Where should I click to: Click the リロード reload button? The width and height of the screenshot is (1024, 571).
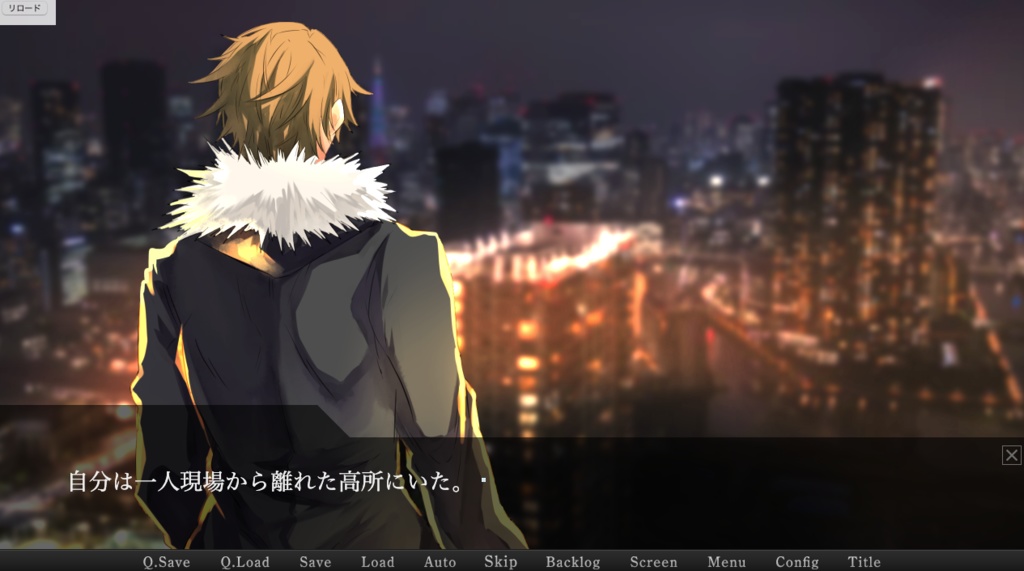coord(25,8)
